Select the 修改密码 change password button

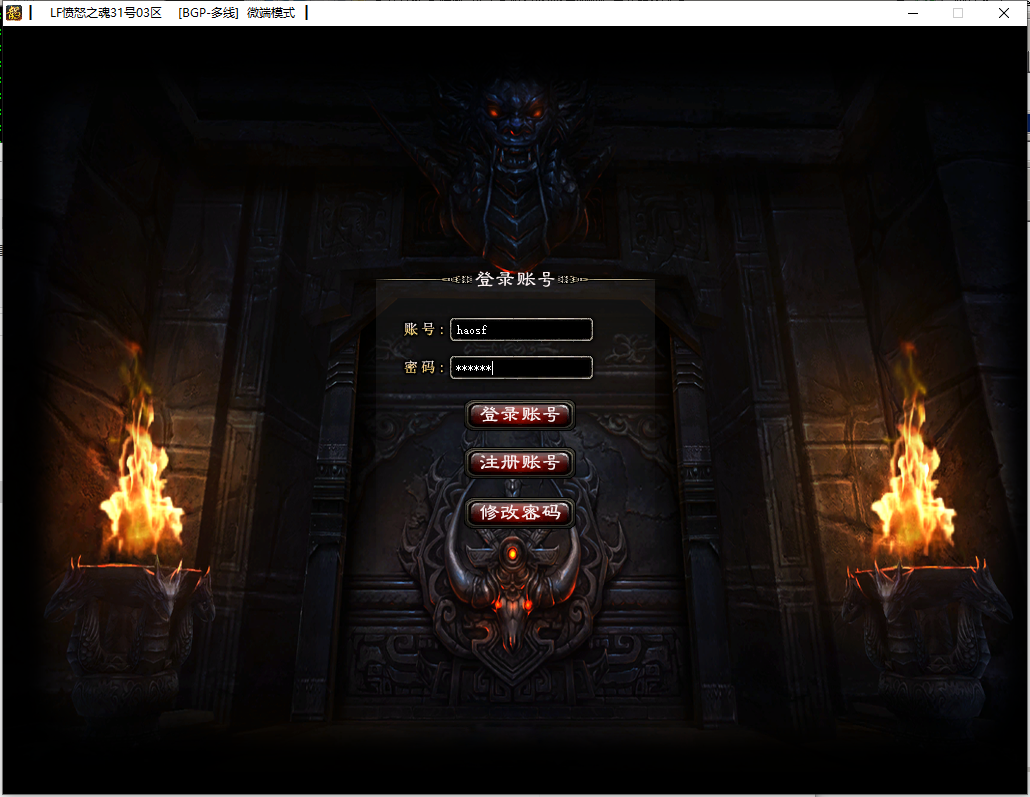(519, 513)
